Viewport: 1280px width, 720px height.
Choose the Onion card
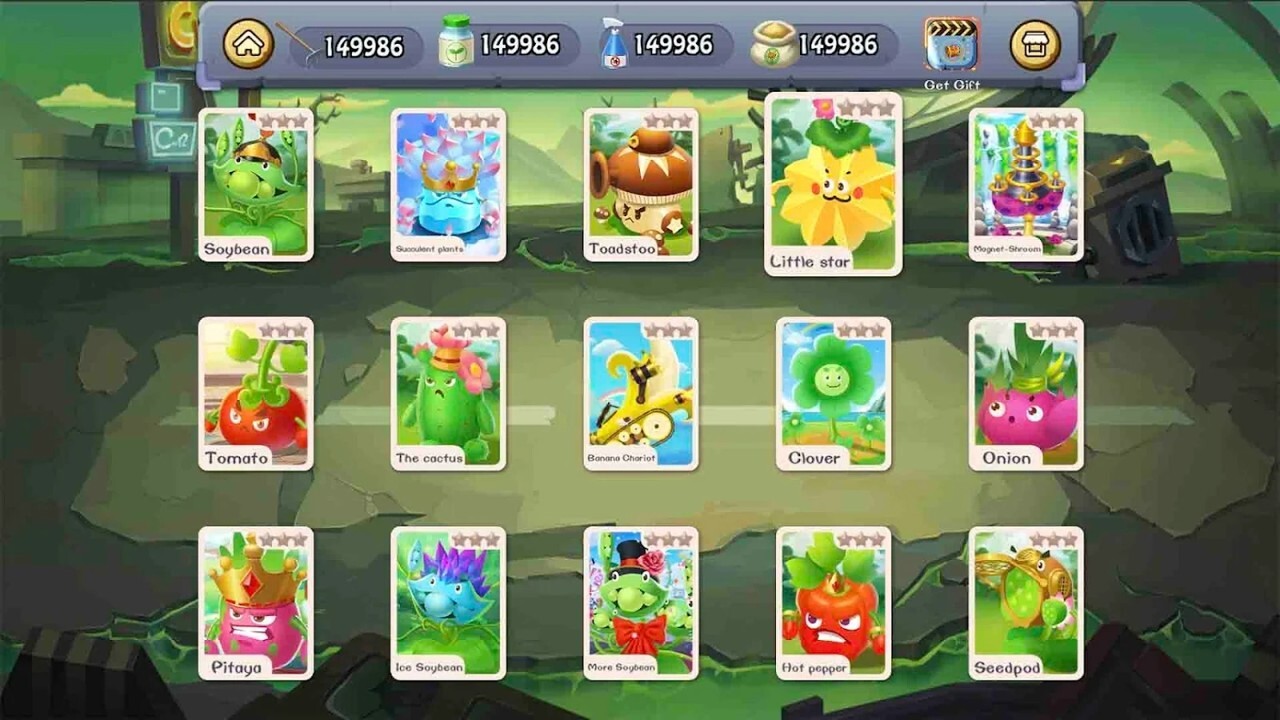1026,394
